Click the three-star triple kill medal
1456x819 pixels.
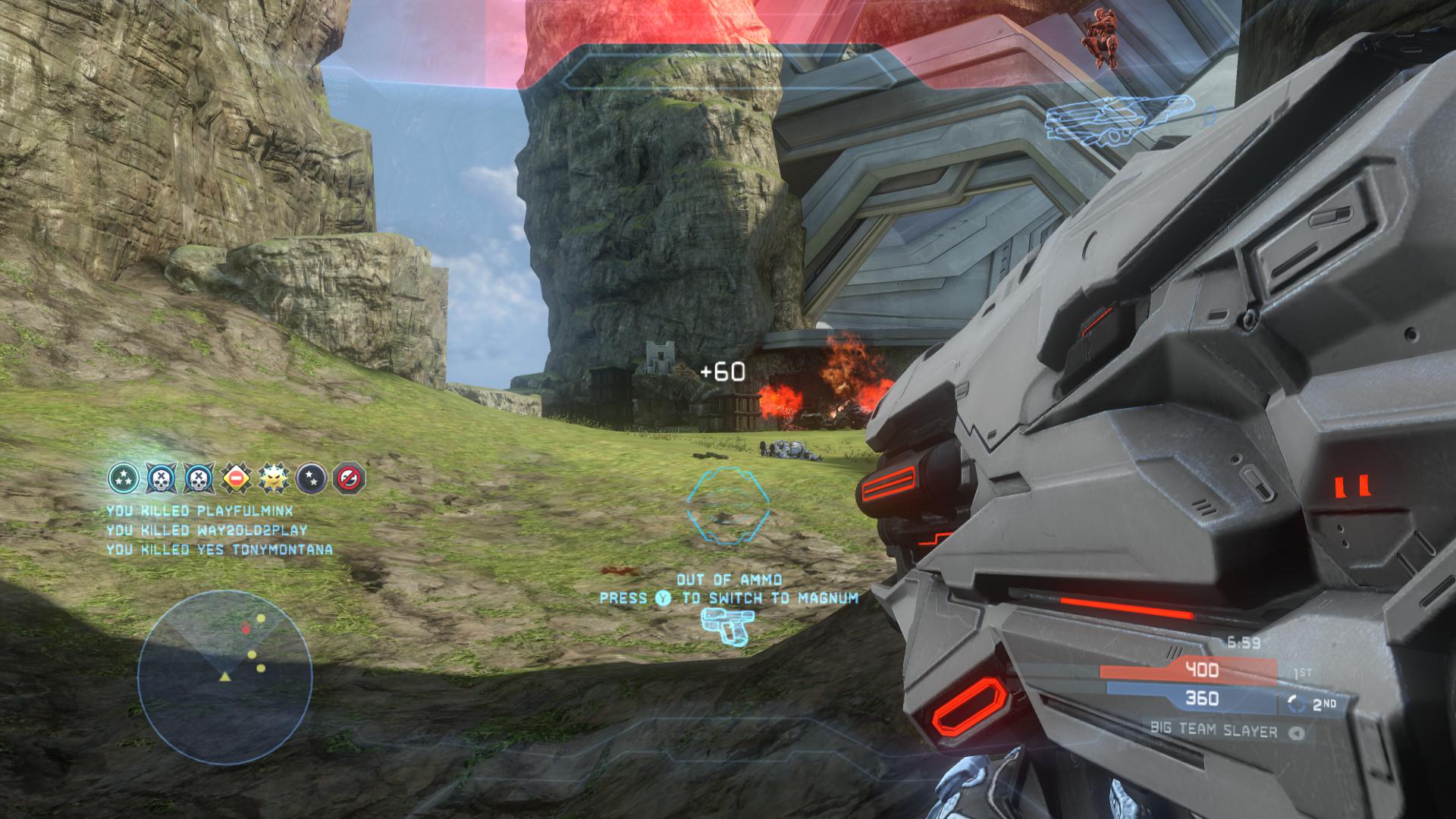coord(123,478)
